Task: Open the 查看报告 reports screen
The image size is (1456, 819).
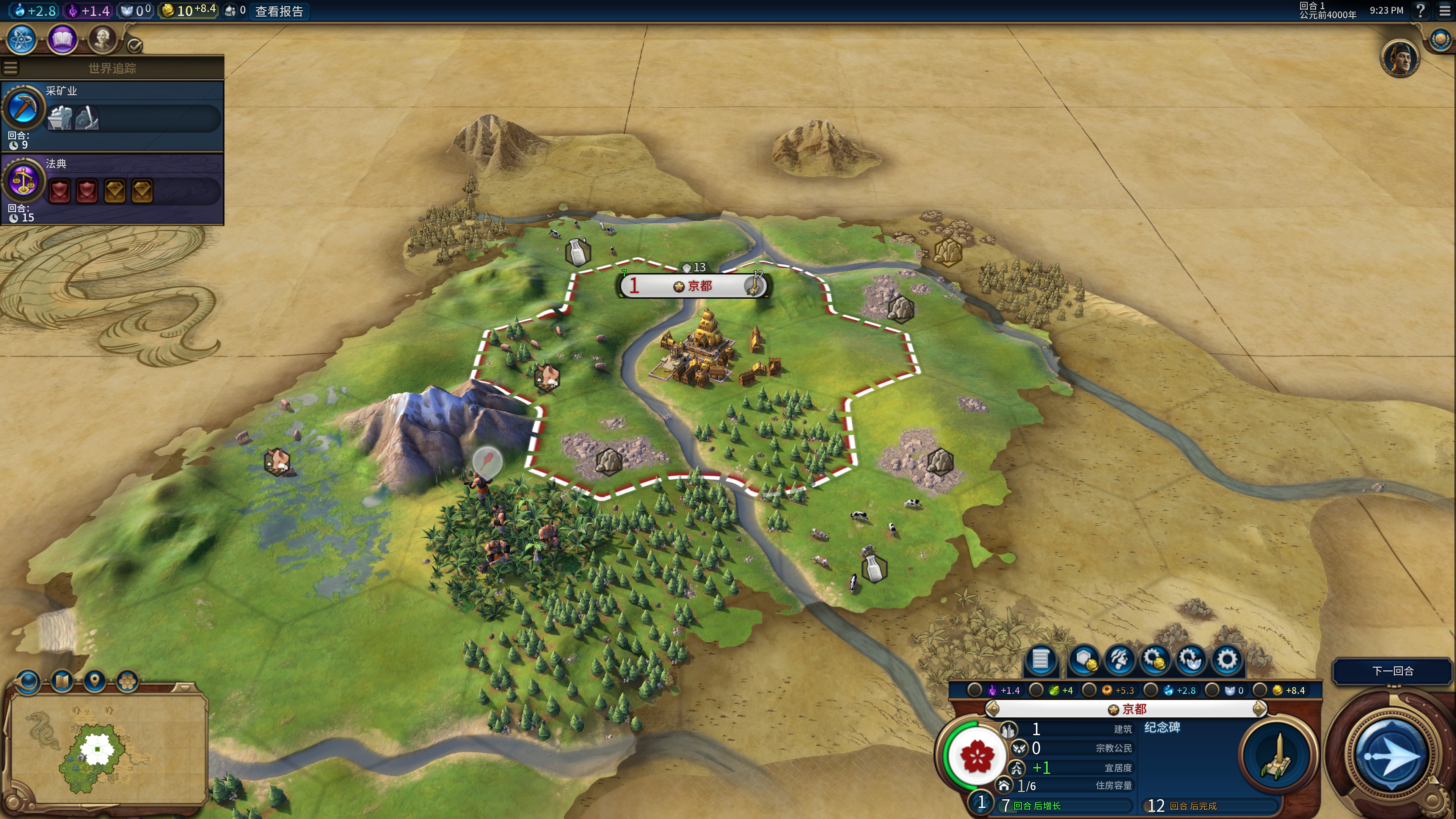Action: pyautogui.click(x=279, y=11)
